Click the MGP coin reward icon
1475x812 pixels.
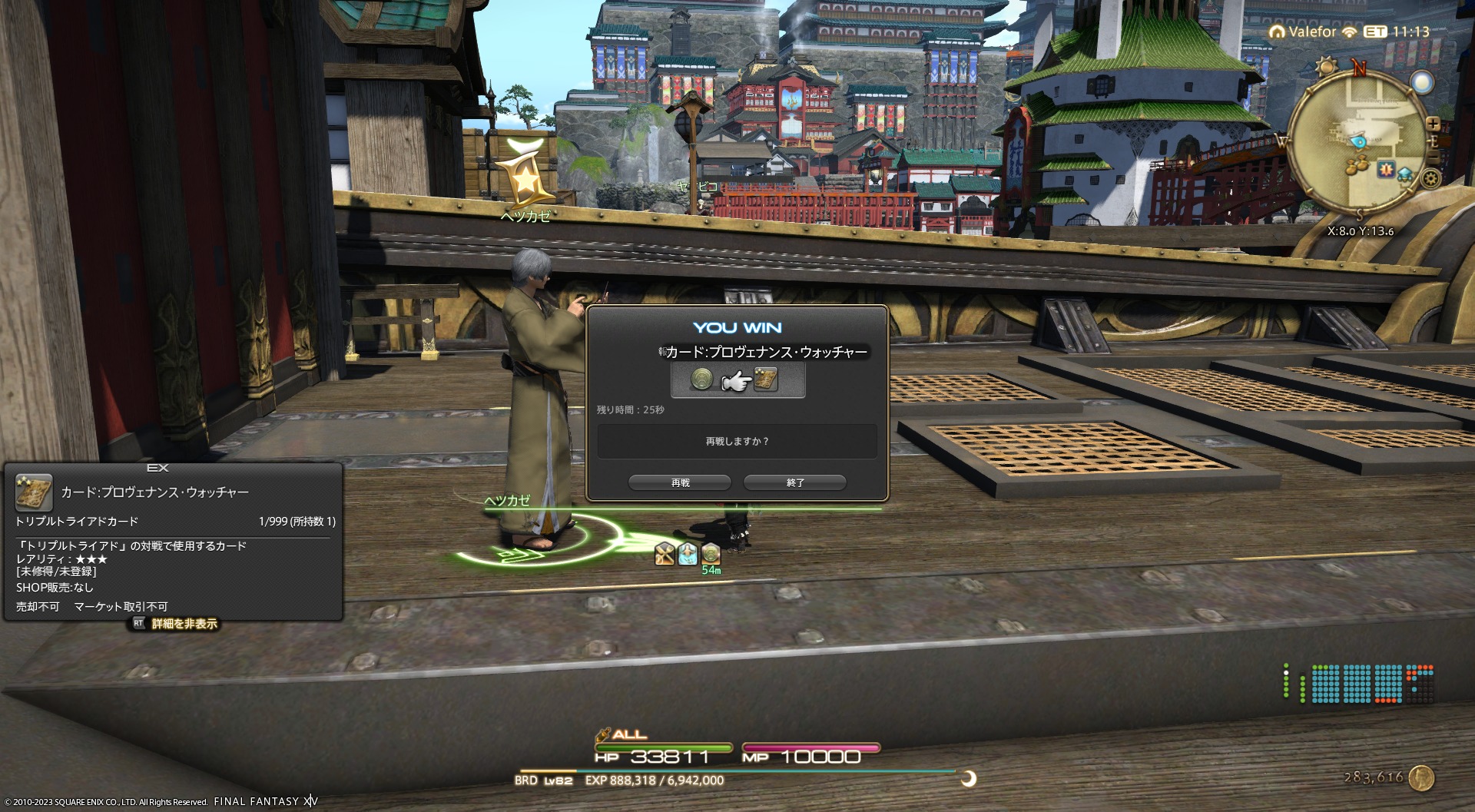tap(701, 379)
